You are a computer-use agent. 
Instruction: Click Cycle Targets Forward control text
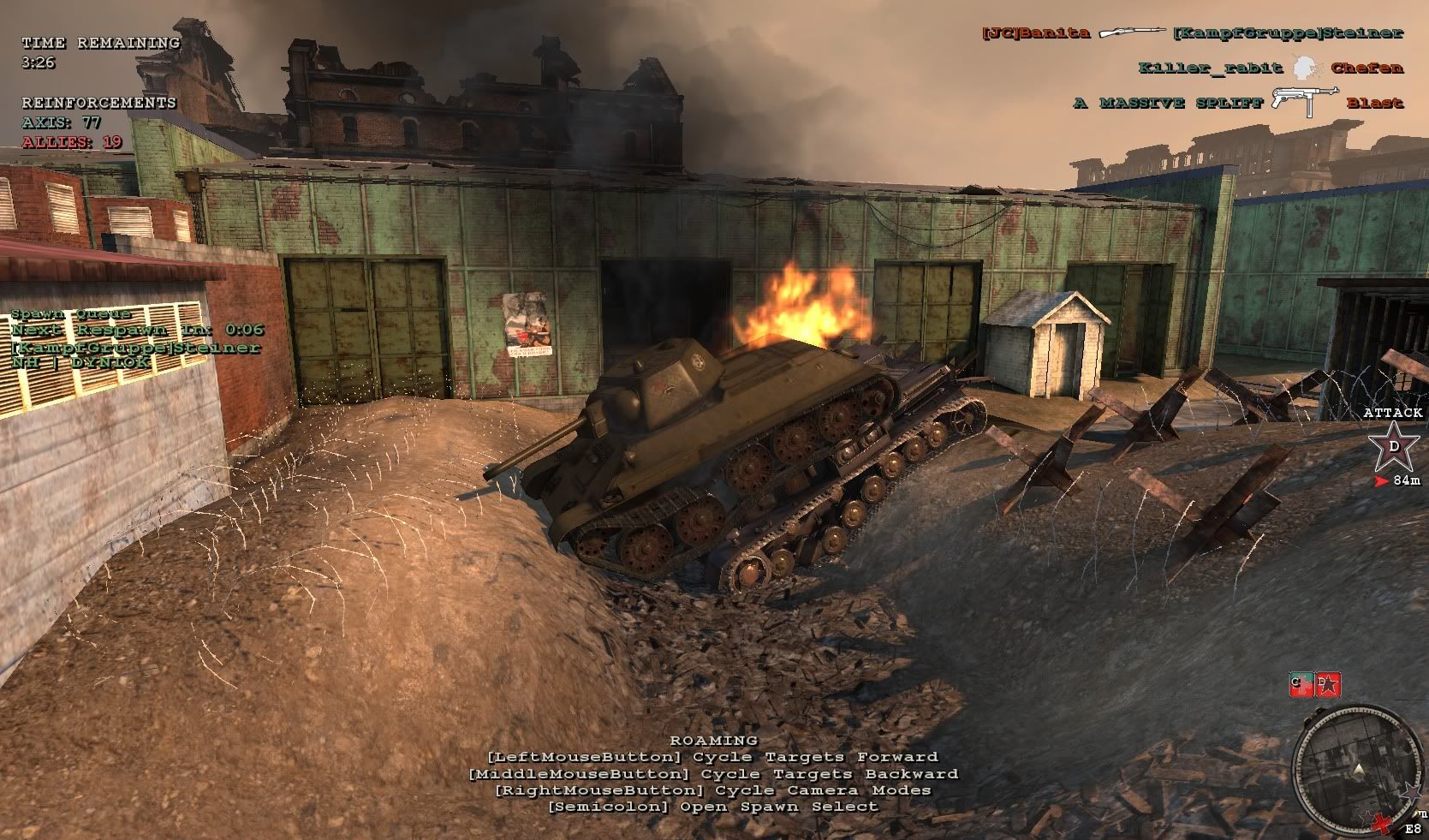(x=712, y=756)
